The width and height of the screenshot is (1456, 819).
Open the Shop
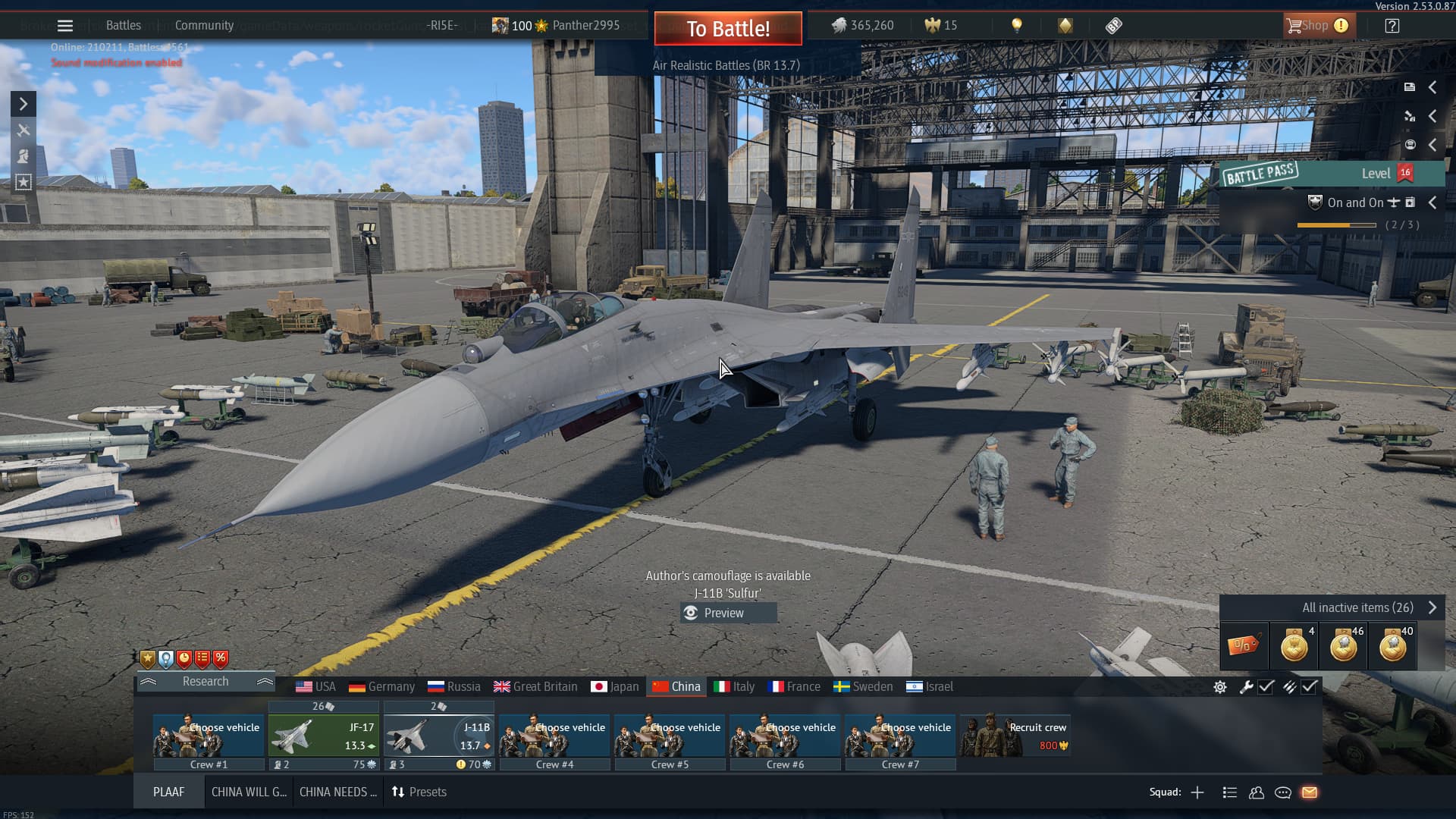point(1316,26)
